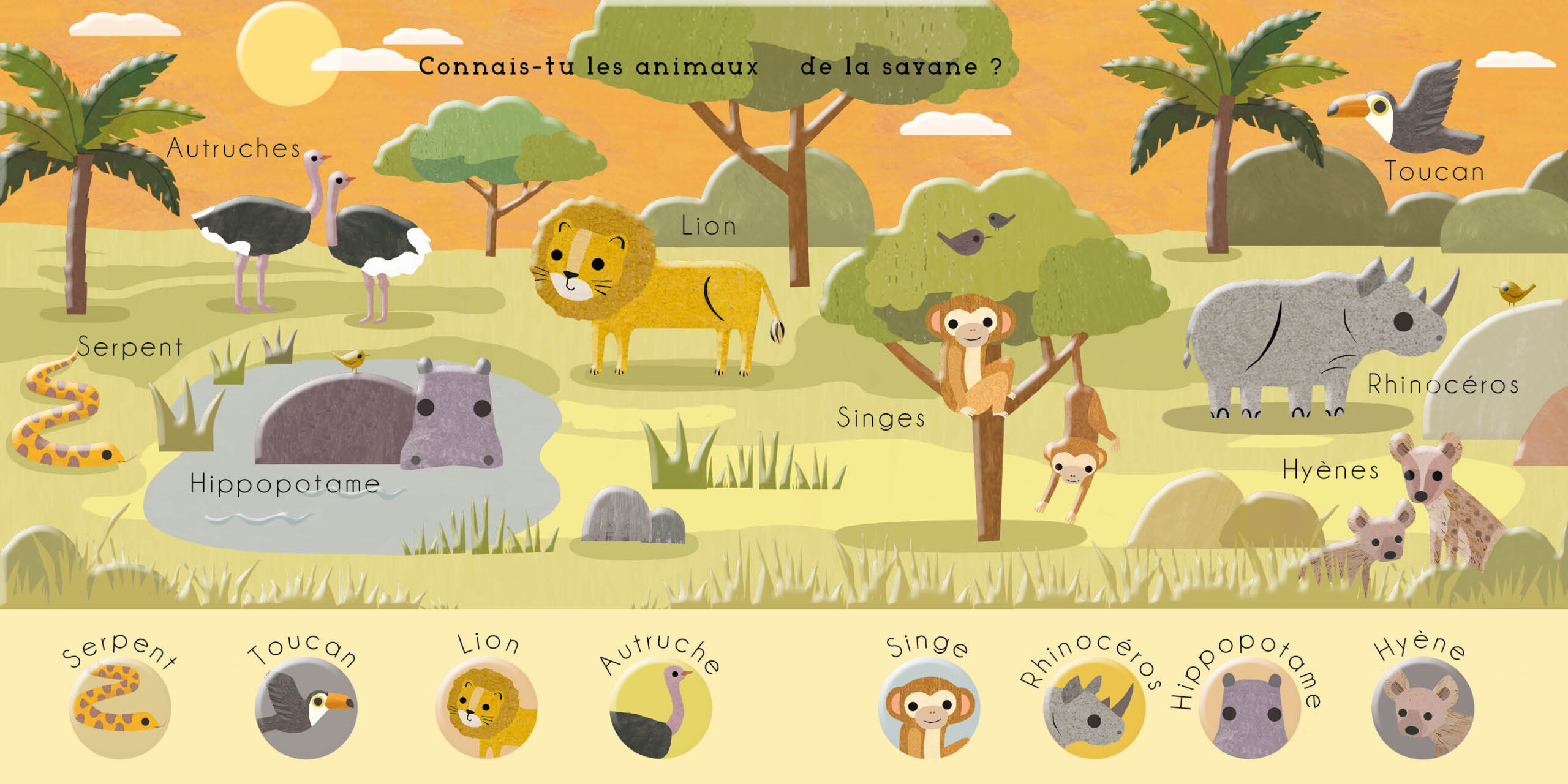Pick the Autruche ostrich badge
Image resolution: width=1568 pixels, height=784 pixels.
661,708
